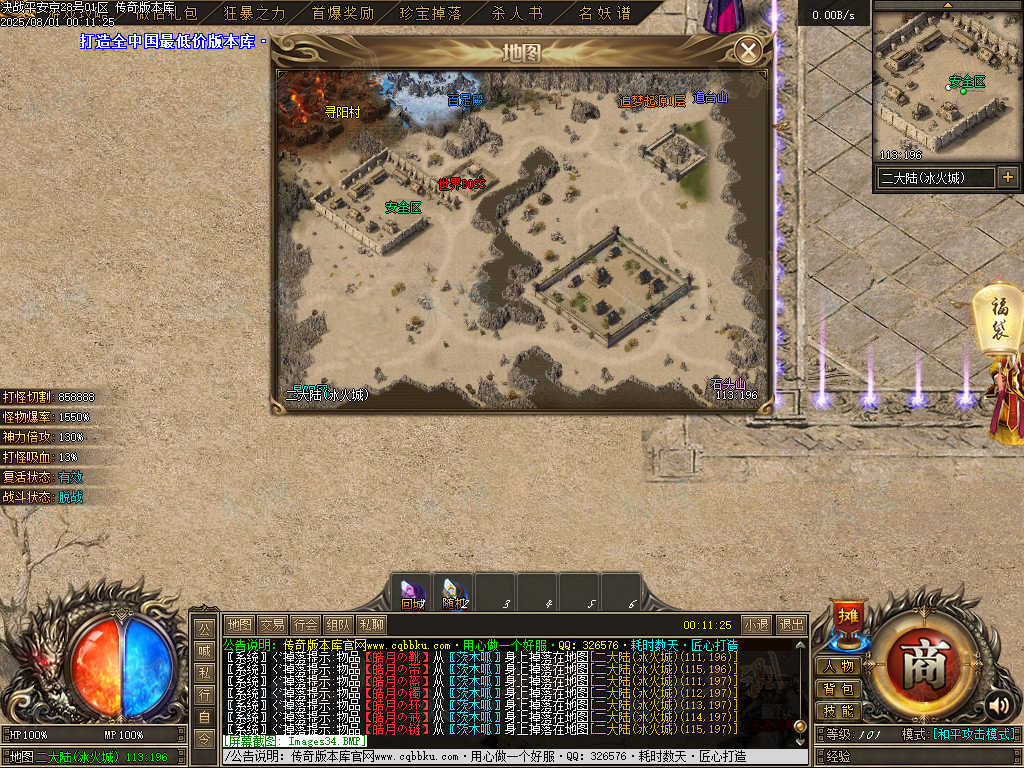Click the 地图 button above the chat
1024x768 pixels.
[239, 625]
